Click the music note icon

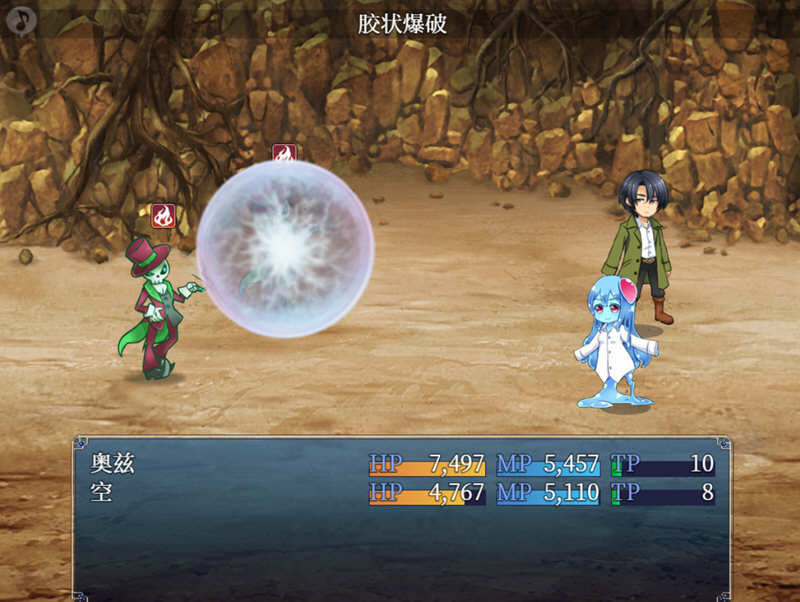coord(20,20)
